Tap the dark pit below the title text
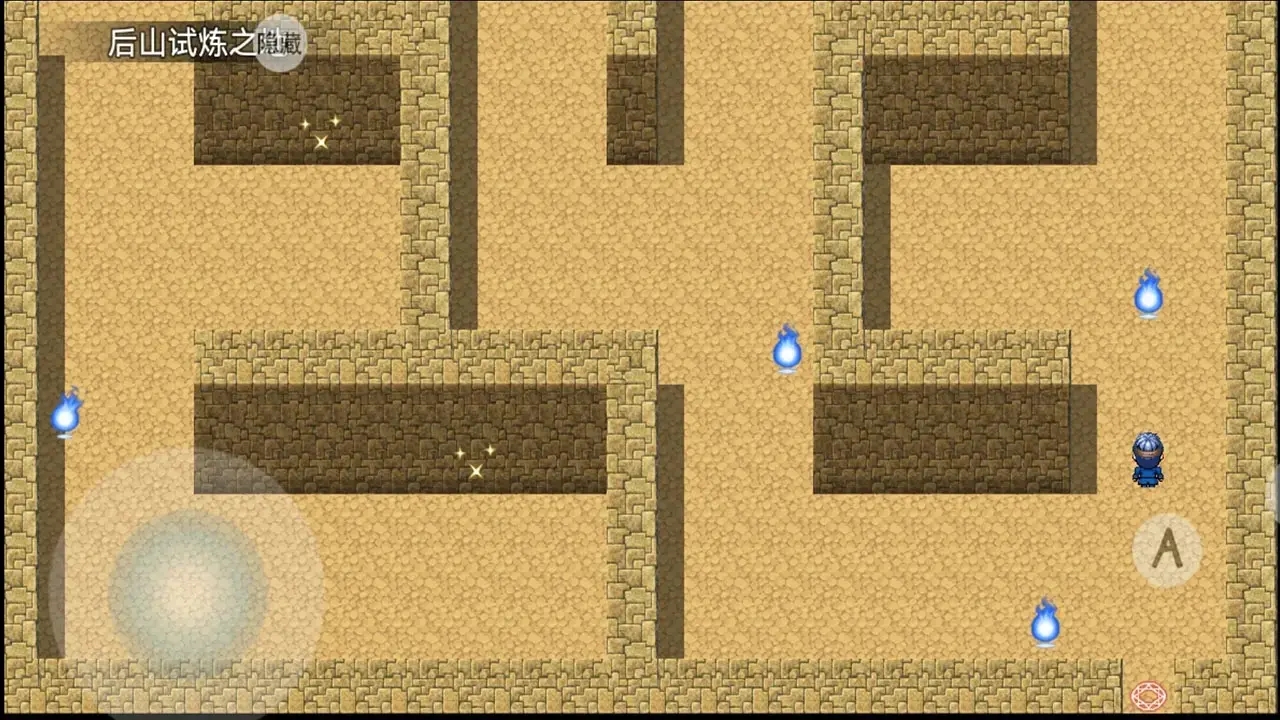1280x720 pixels. (x=295, y=115)
